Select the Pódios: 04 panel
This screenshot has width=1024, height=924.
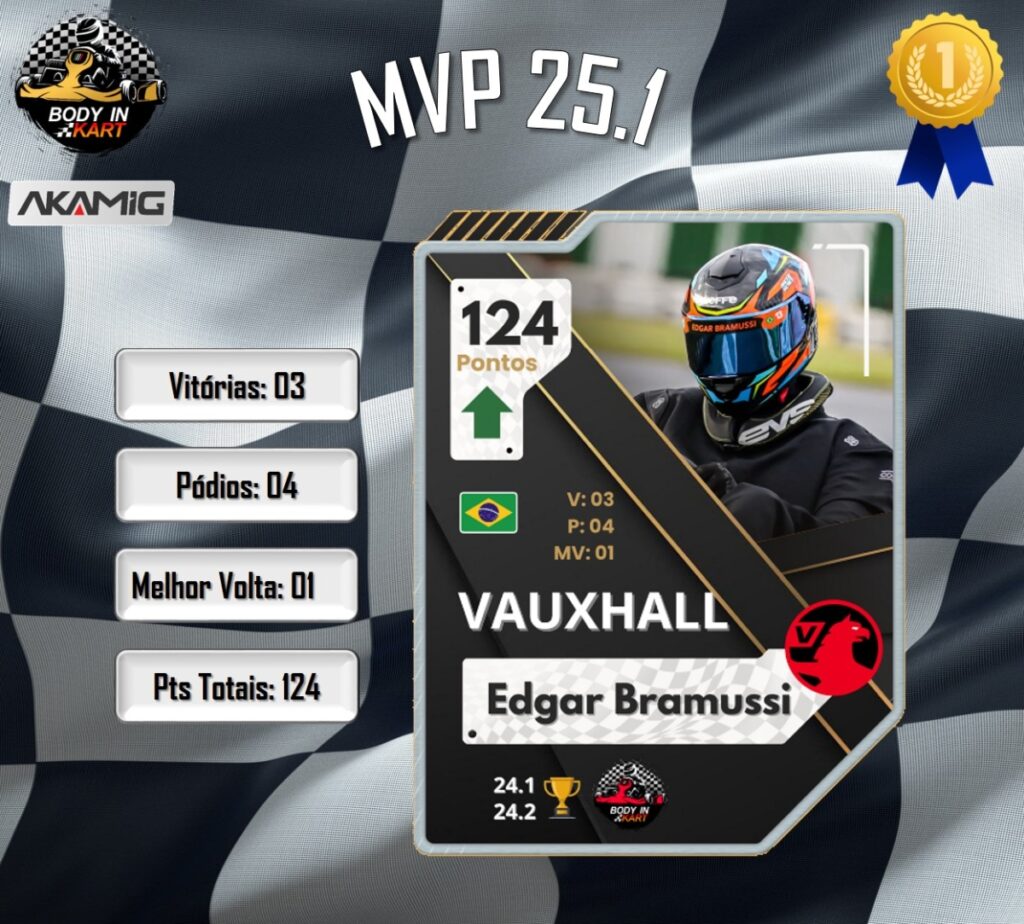coord(237,485)
